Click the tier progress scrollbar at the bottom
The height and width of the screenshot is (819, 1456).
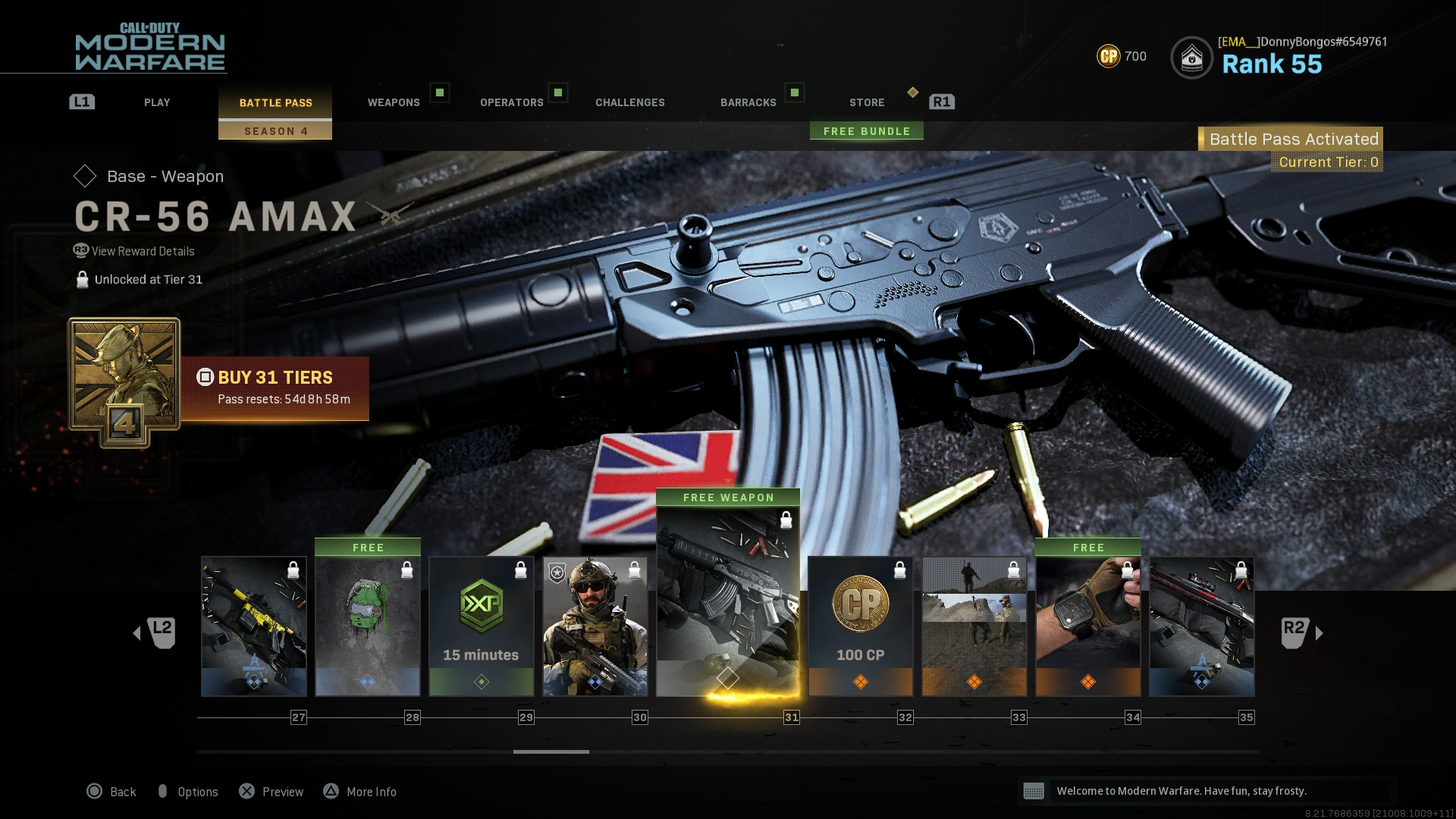[x=551, y=753]
